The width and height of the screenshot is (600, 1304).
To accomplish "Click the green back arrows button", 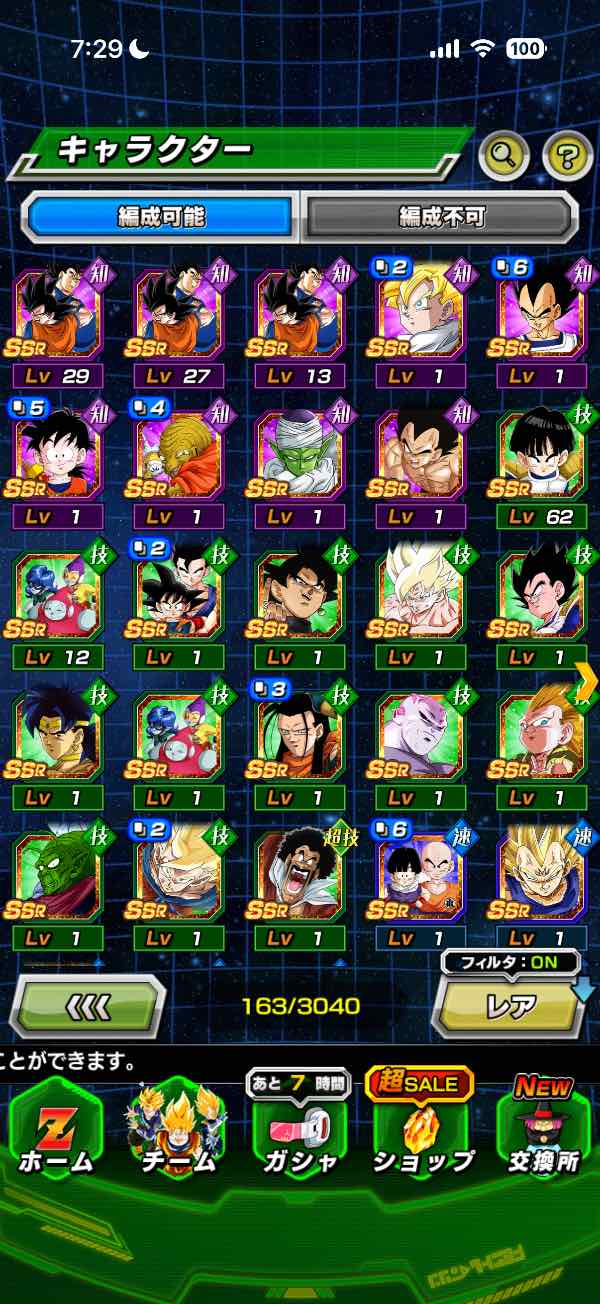I will tap(87, 1005).
